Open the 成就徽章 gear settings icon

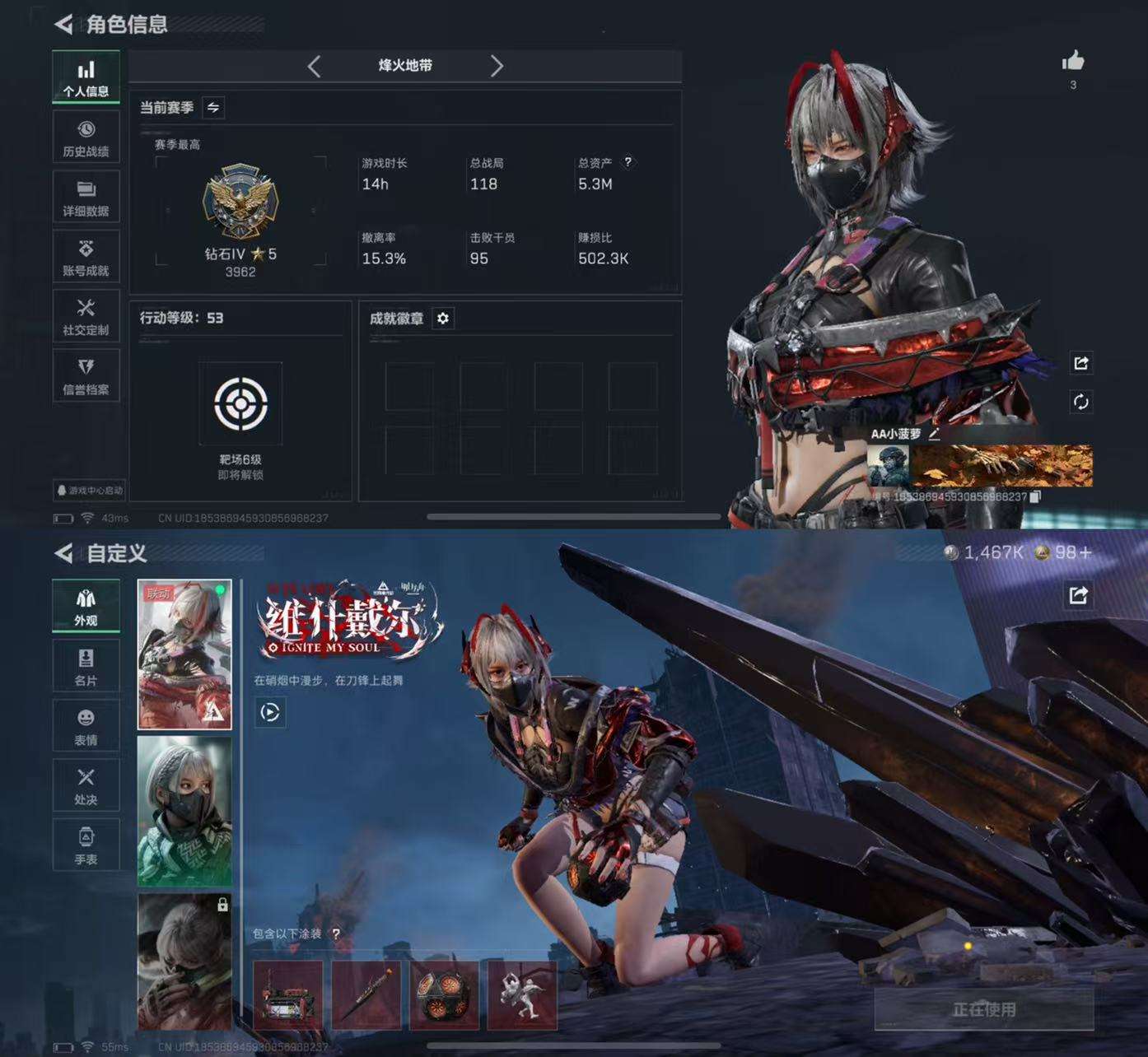coord(444,319)
